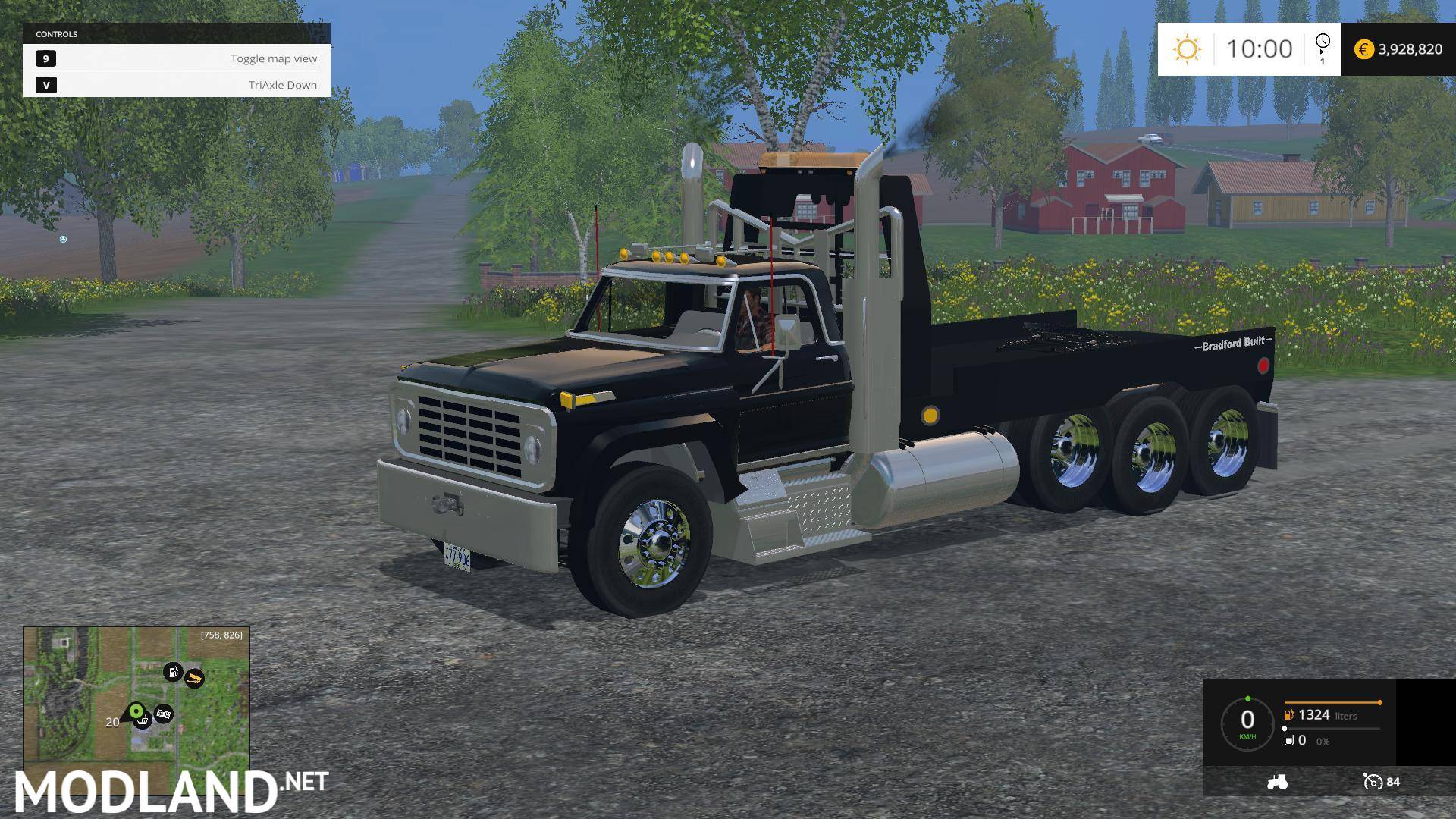Screen dimensions: 1456x819
Task: Click the green player position marker
Action: point(136,711)
